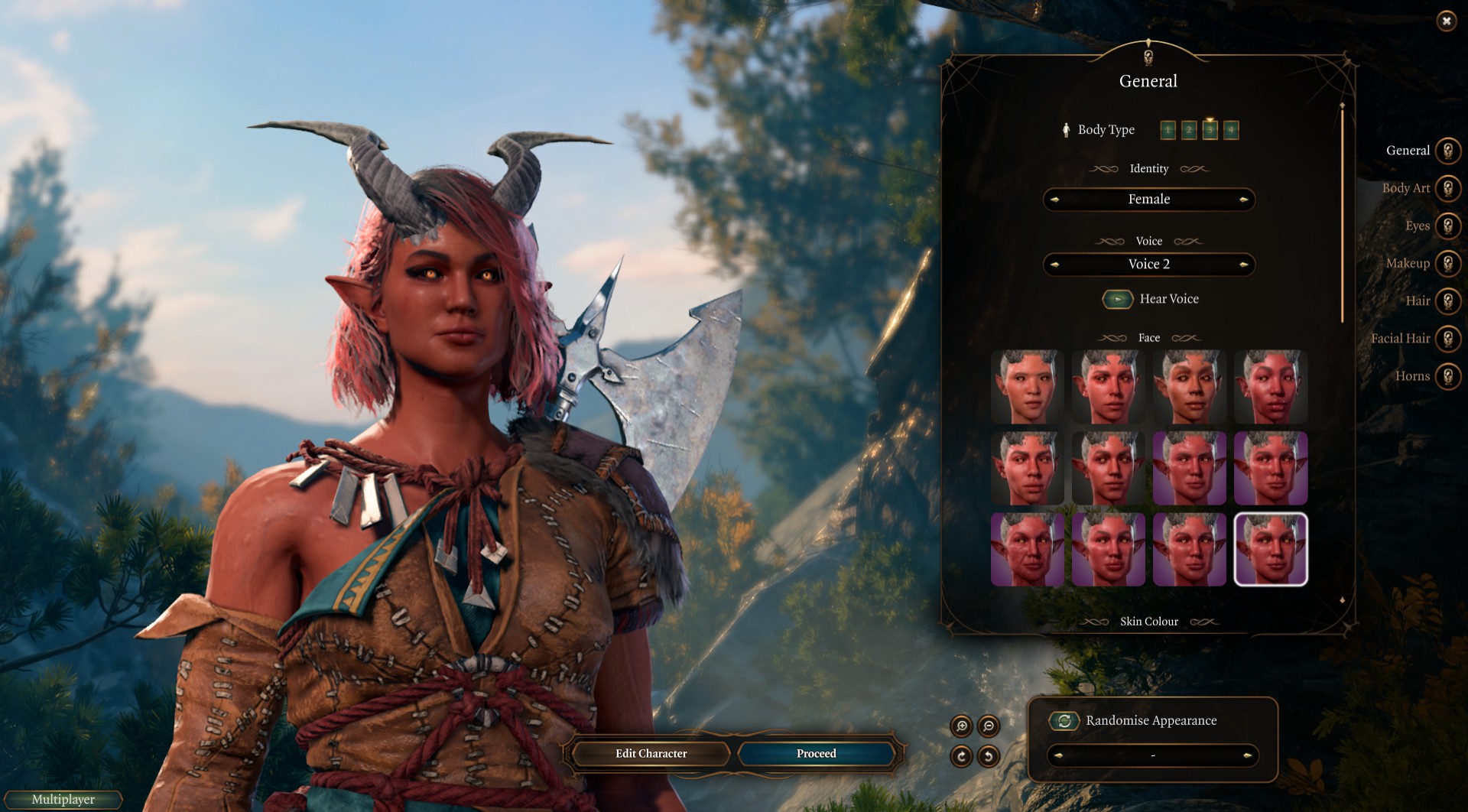Select body type 4
Screen dimensions: 1468x812
pyautogui.click(x=1230, y=131)
